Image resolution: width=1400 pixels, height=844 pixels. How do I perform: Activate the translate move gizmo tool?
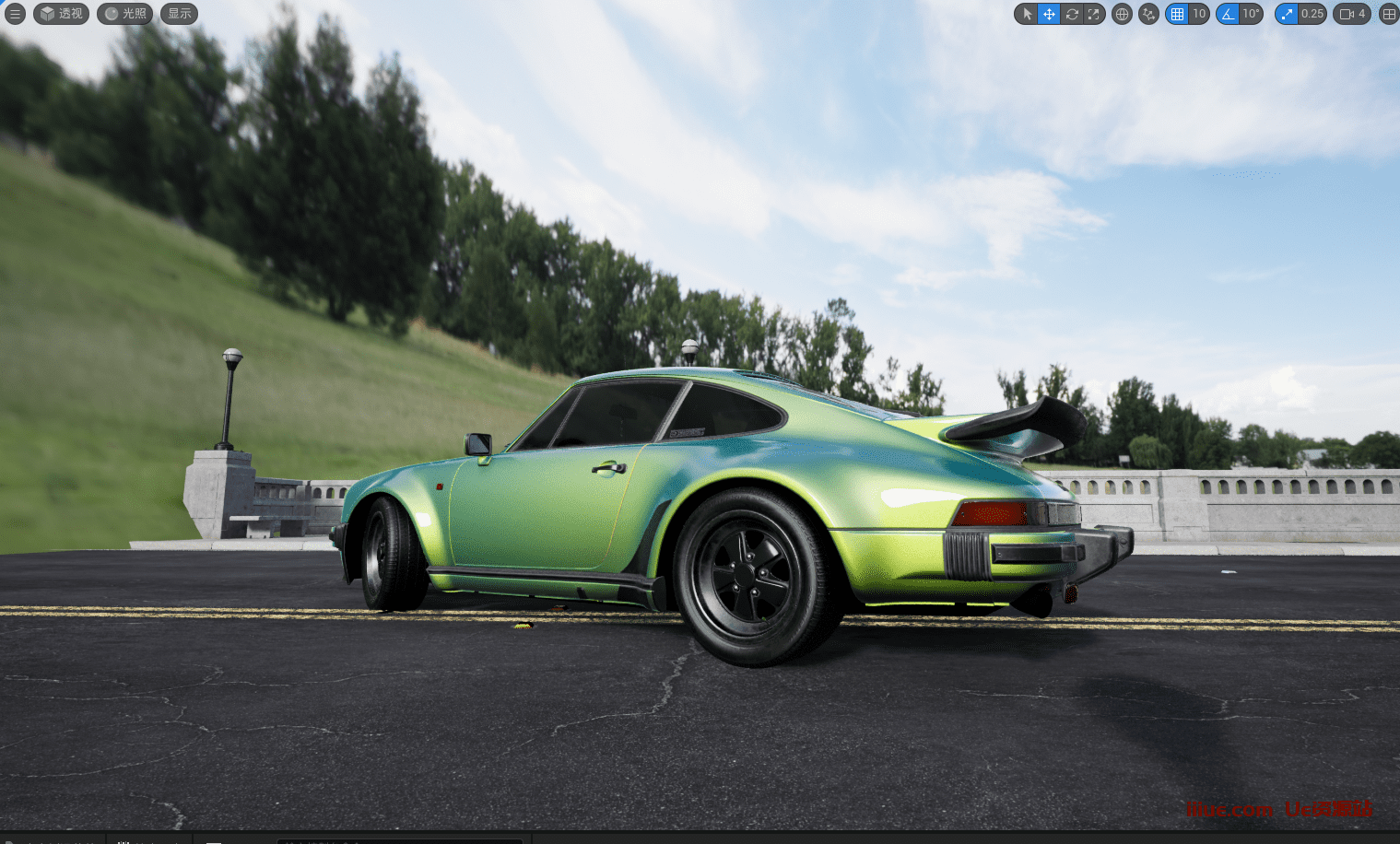1049,14
